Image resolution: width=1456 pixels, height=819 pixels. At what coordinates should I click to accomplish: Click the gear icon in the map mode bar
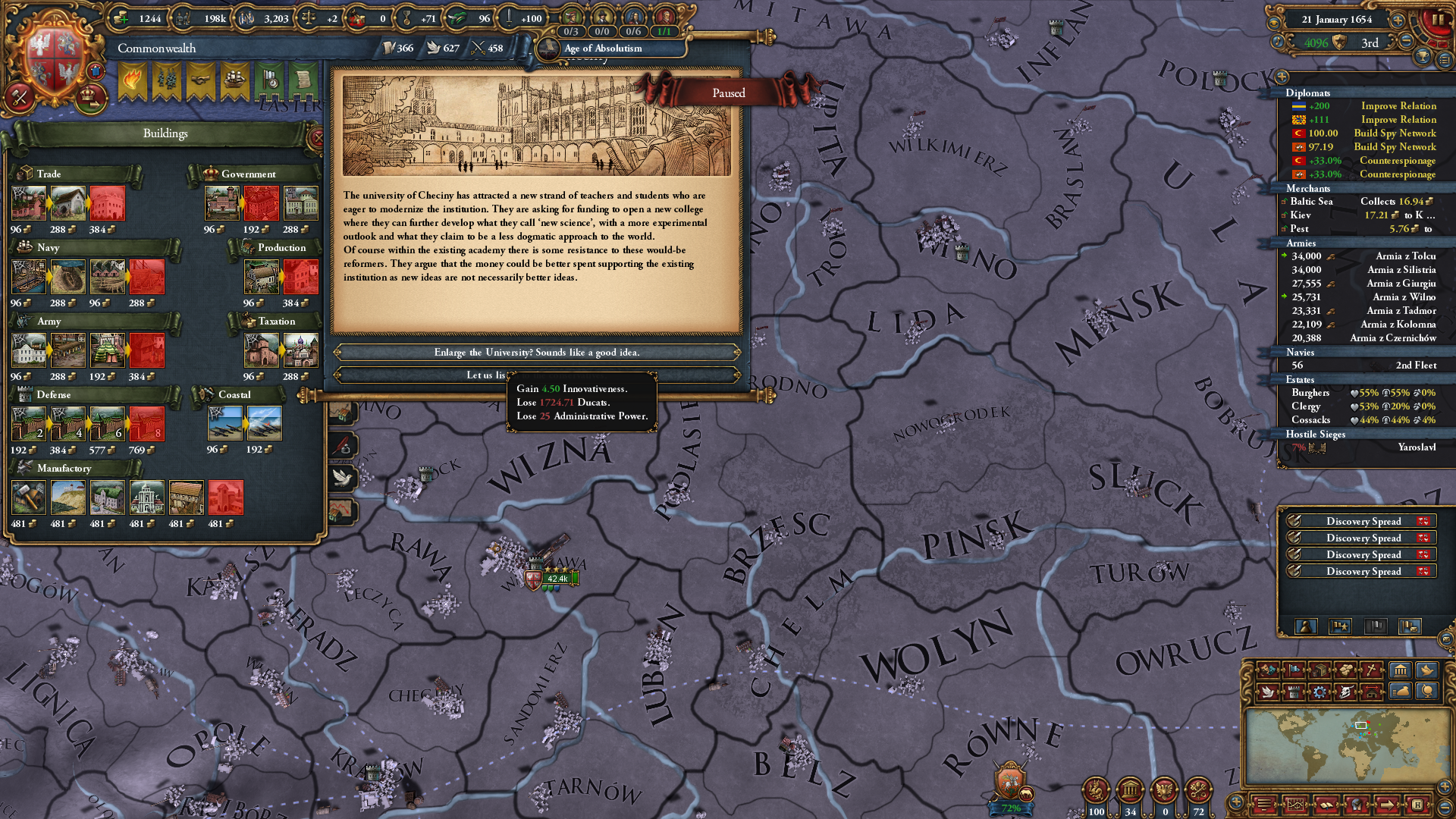pos(1318,693)
